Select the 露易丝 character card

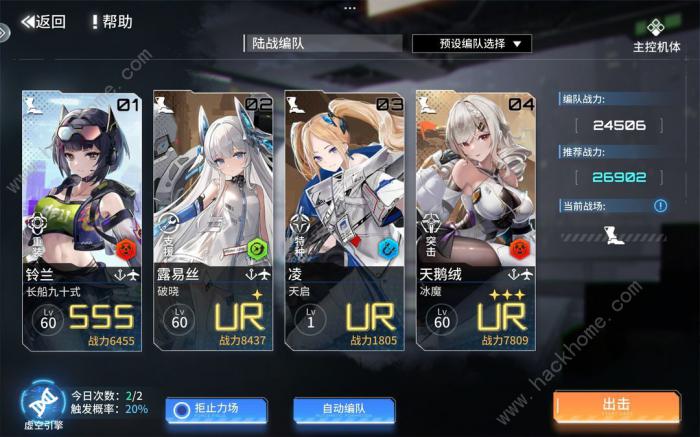(x=213, y=220)
